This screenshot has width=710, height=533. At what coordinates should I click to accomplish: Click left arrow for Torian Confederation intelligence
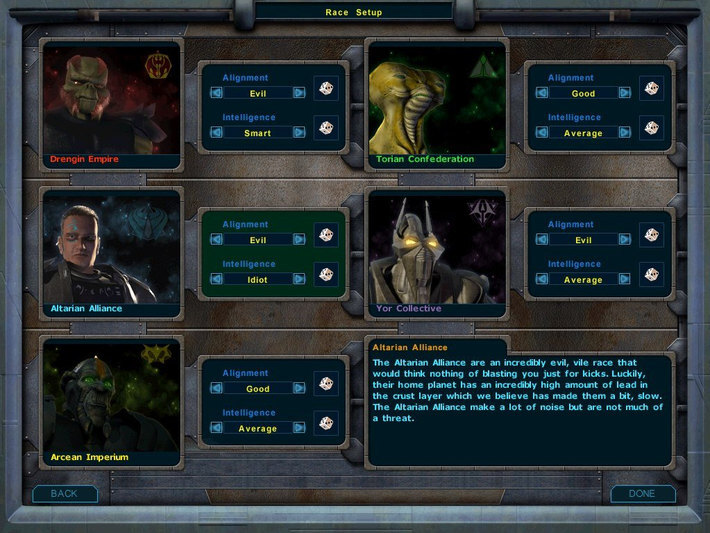click(x=542, y=133)
